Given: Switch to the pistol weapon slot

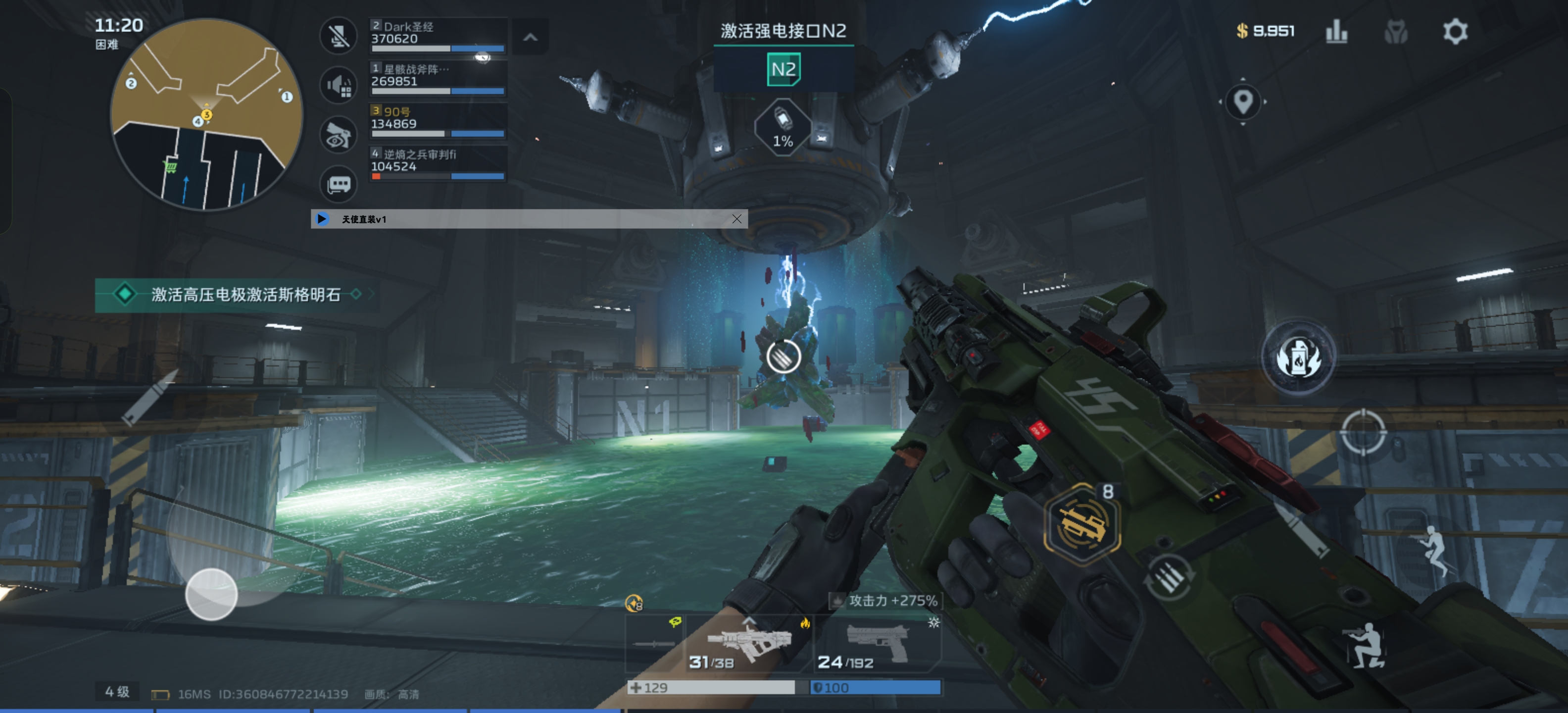Looking at the screenshot, I should 878,644.
